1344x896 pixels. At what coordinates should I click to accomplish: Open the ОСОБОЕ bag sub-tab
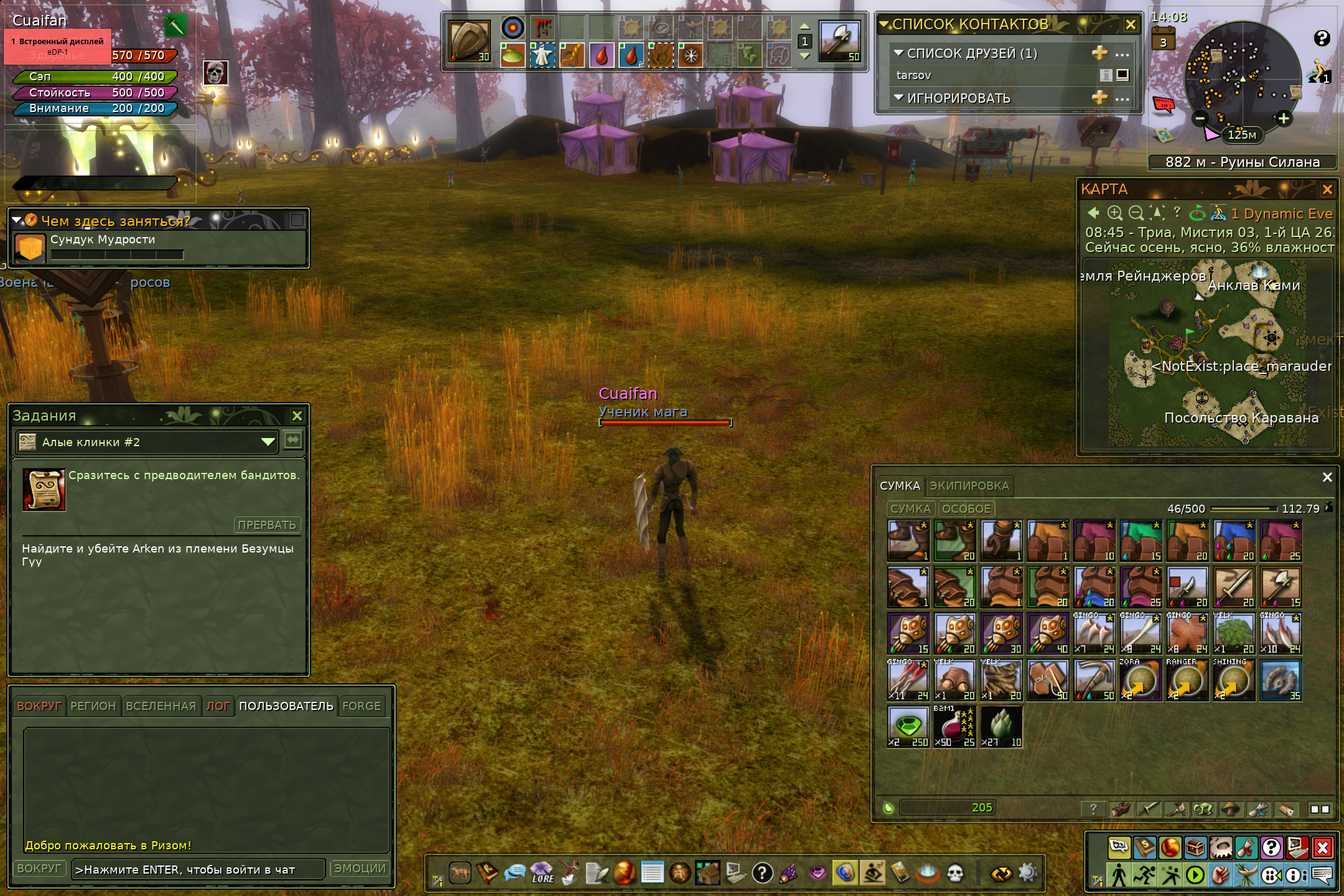coord(966,508)
